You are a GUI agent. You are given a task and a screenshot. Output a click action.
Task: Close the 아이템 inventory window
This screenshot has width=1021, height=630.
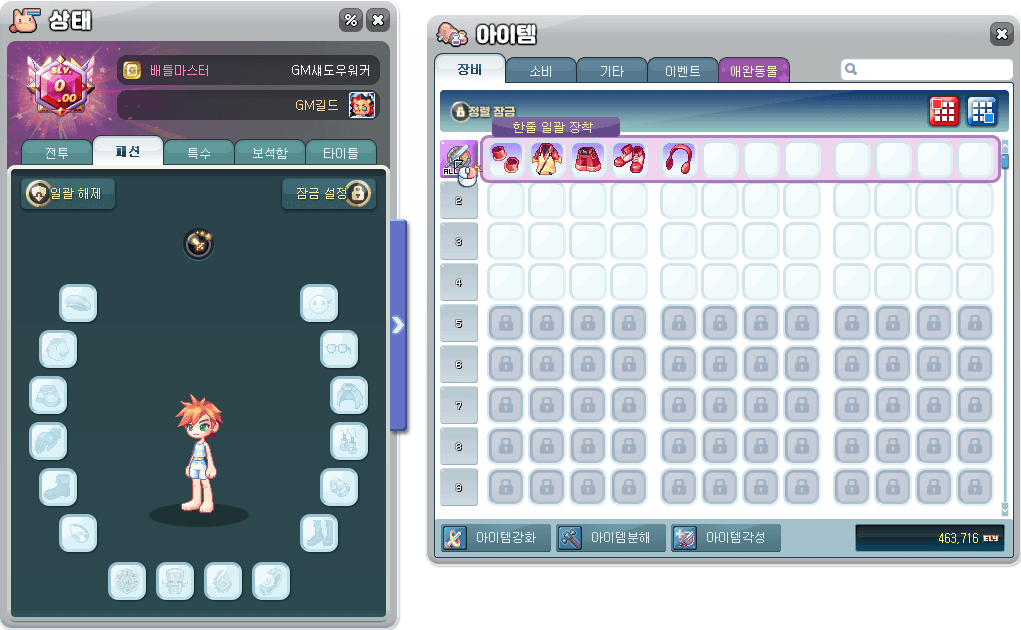pyautogui.click(x=1001, y=34)
